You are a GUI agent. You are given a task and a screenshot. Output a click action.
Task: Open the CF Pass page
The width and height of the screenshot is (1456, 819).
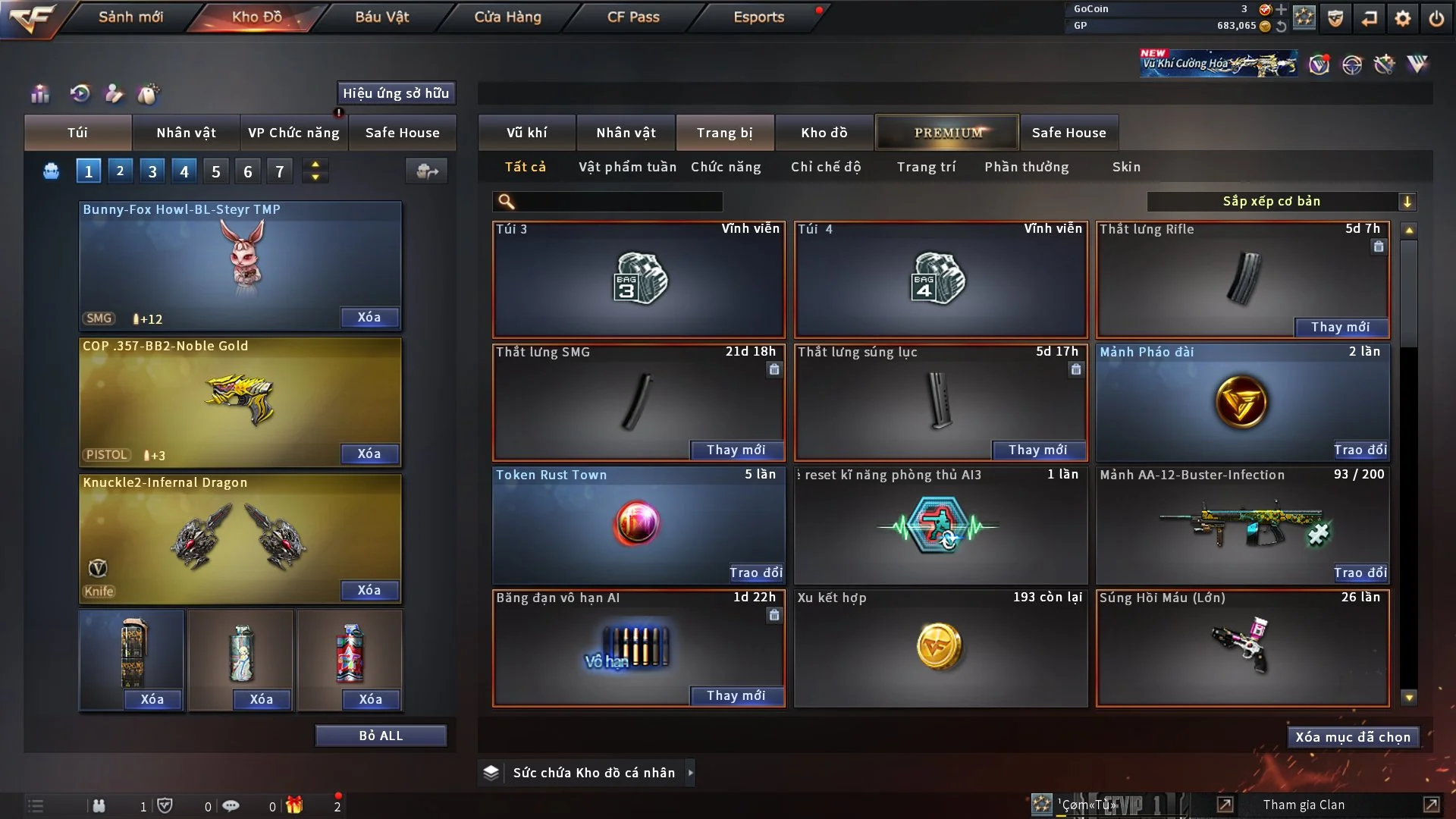click(x=633, y=17)
